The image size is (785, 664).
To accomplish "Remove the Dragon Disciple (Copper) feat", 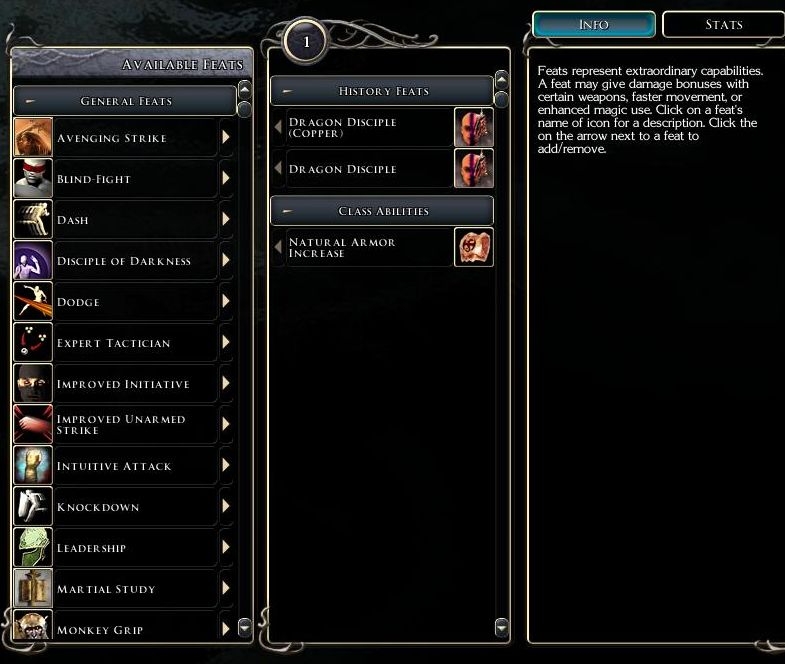I will [x=279, y=128].
